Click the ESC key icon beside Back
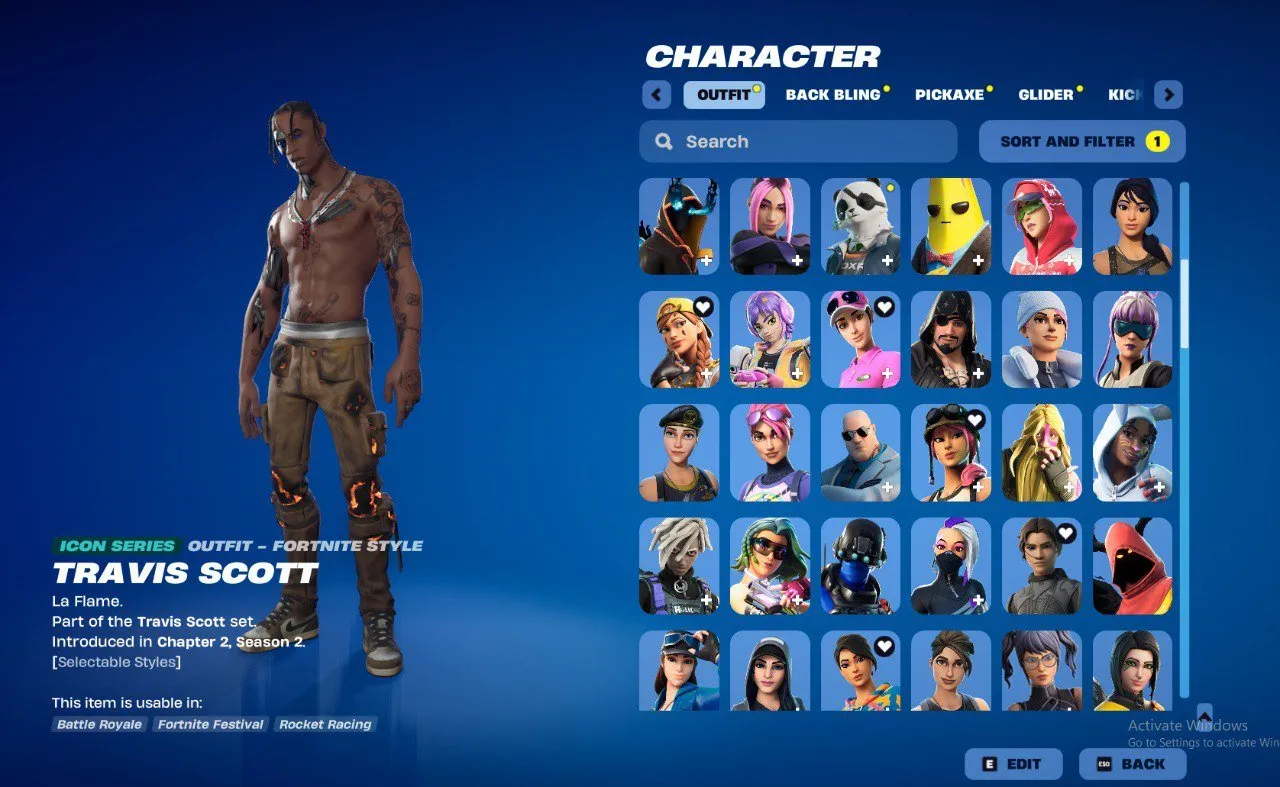The width and height of the screenshot is (1280, 787). click(1104, 764)
